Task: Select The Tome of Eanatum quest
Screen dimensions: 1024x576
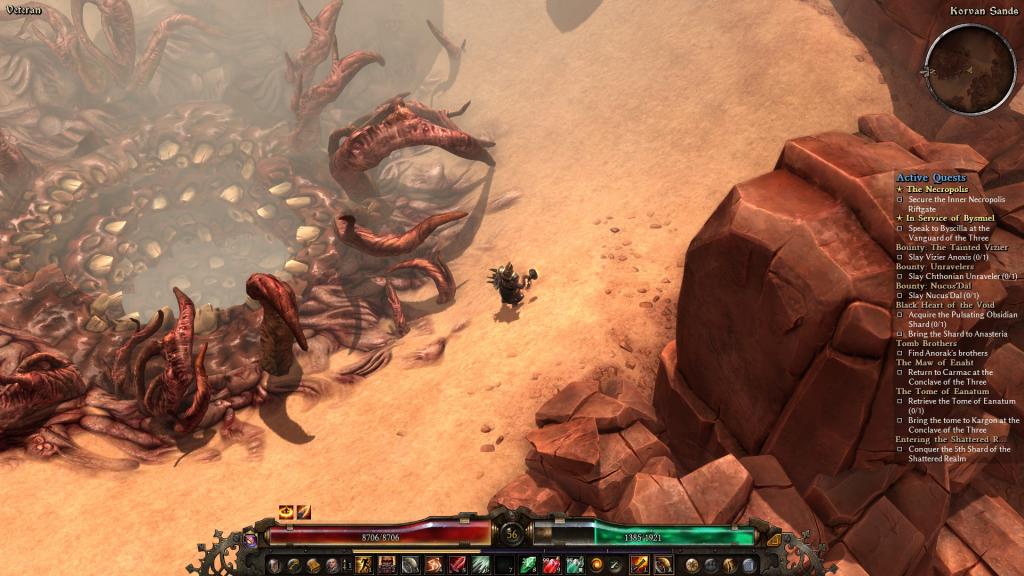Action: click(x=941, y=391)
